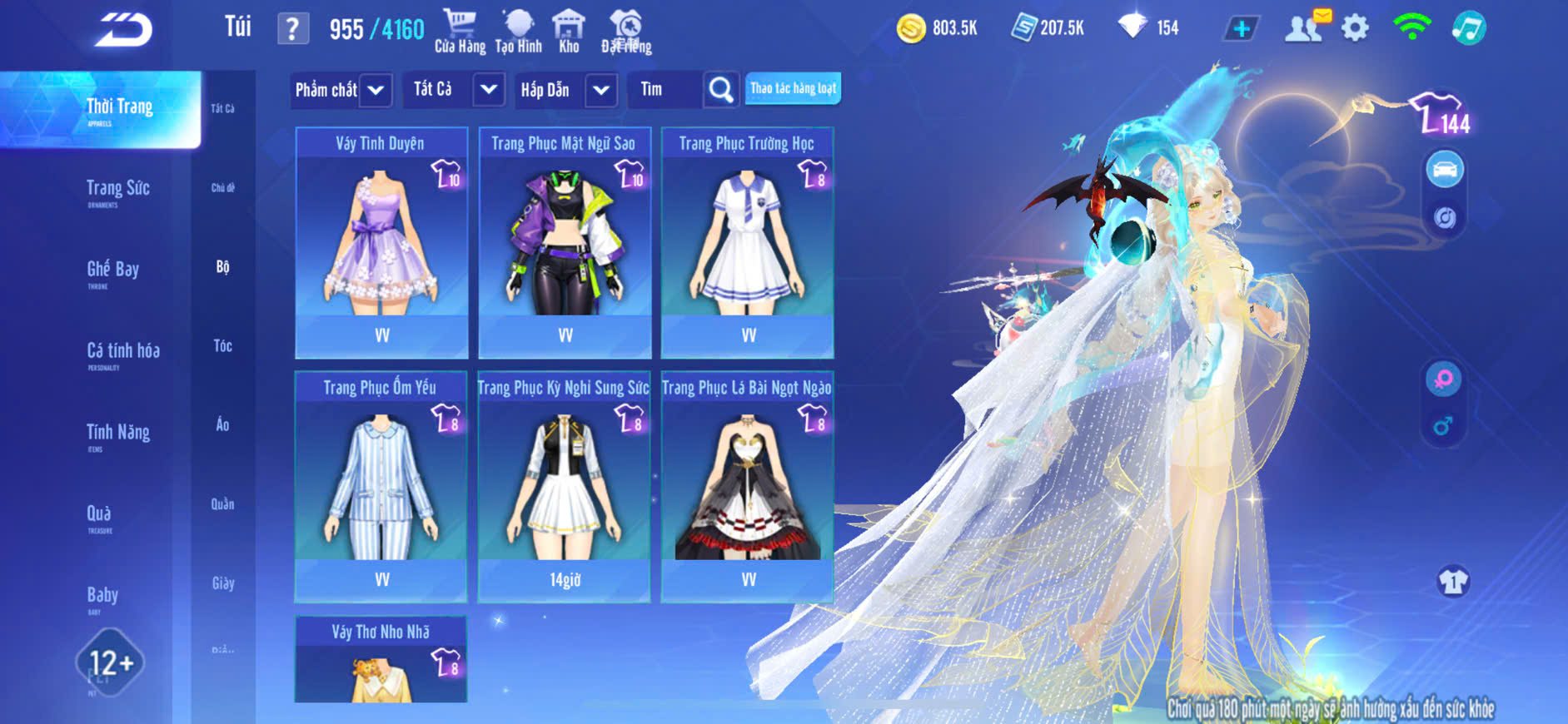The image size is (1568, 724).
Task: Select the Váy Tình Duyên outfit
Action: point(381,242)
